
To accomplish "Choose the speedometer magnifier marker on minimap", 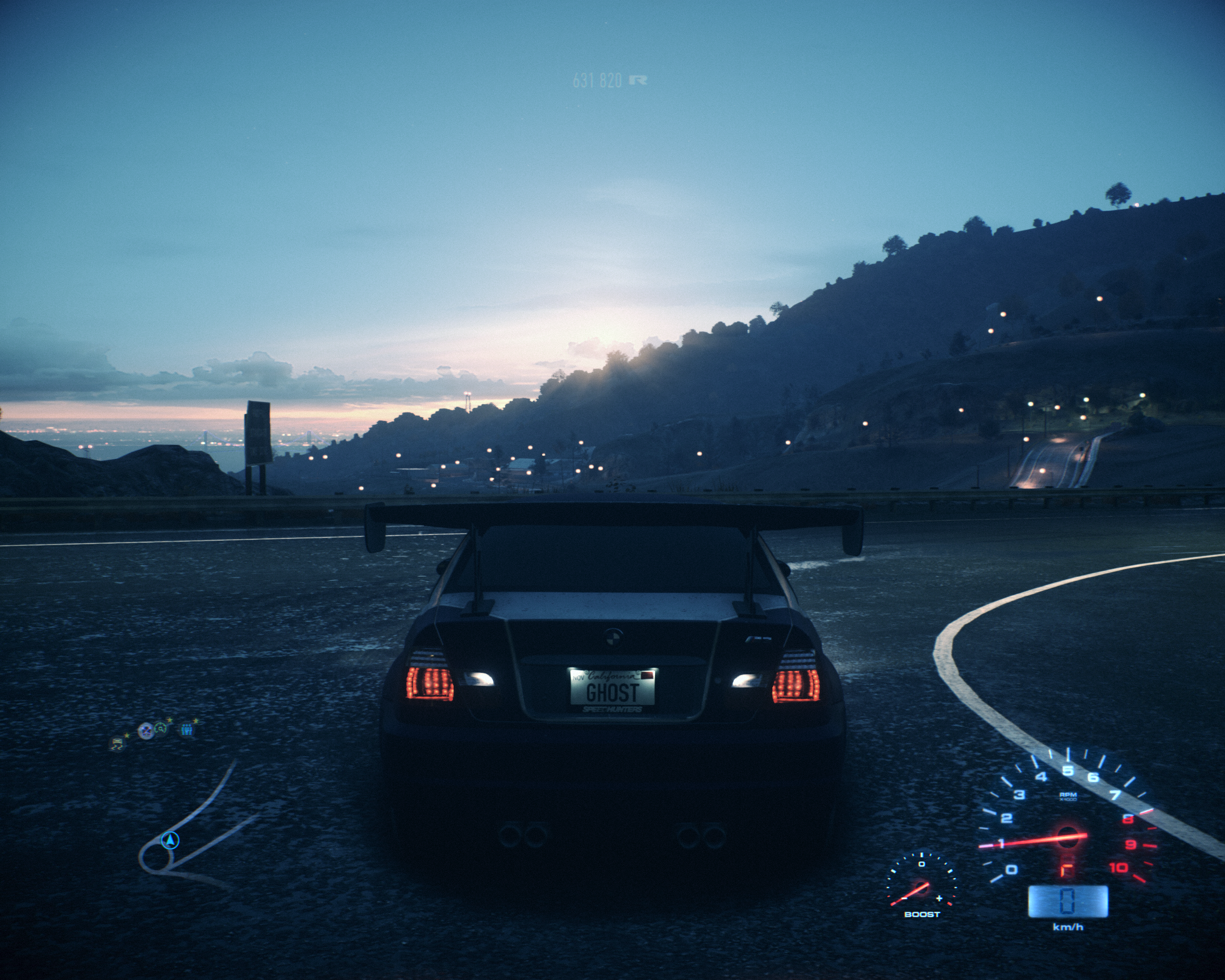I will click(x=161, y=728).
